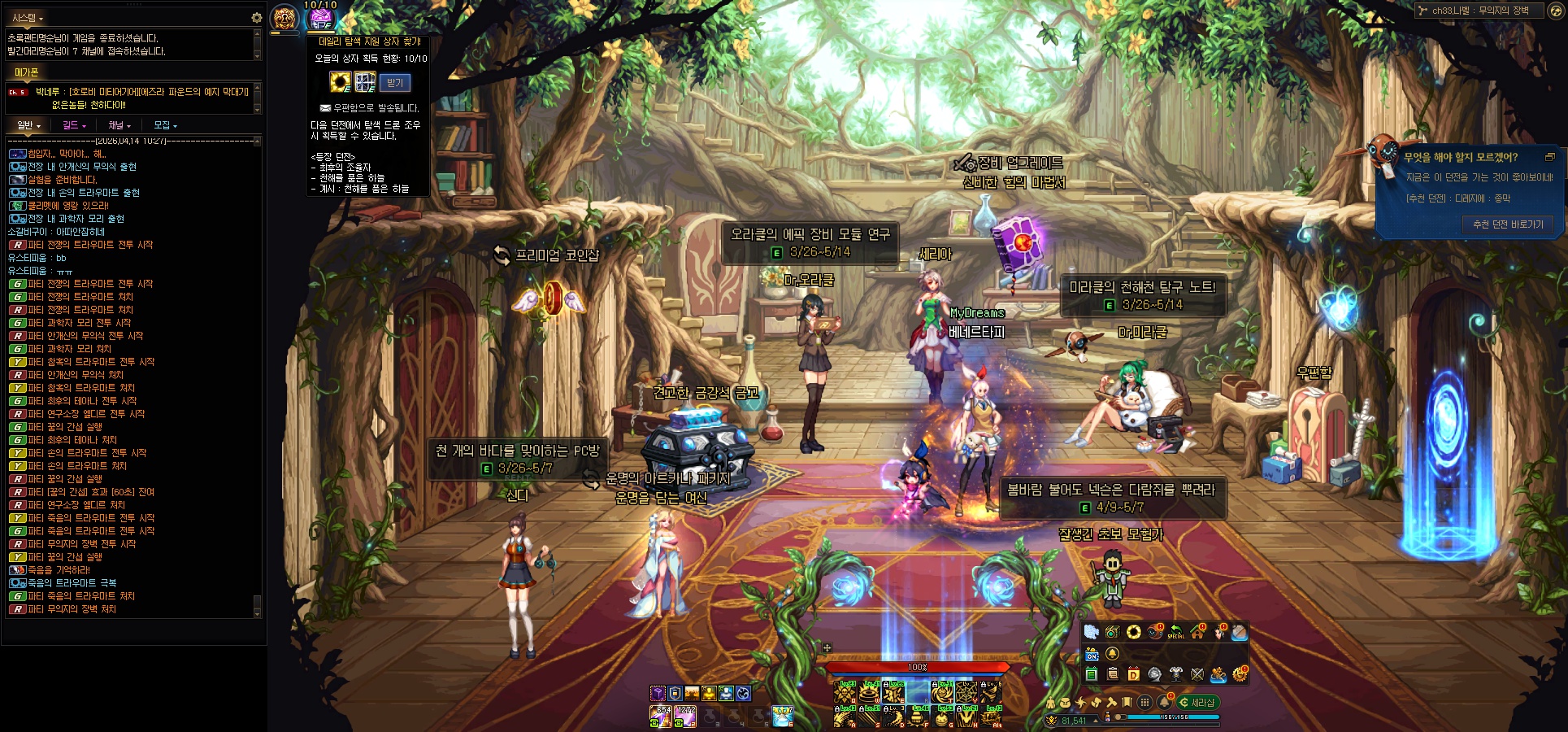Open the chat settings gear

[256, 17]
